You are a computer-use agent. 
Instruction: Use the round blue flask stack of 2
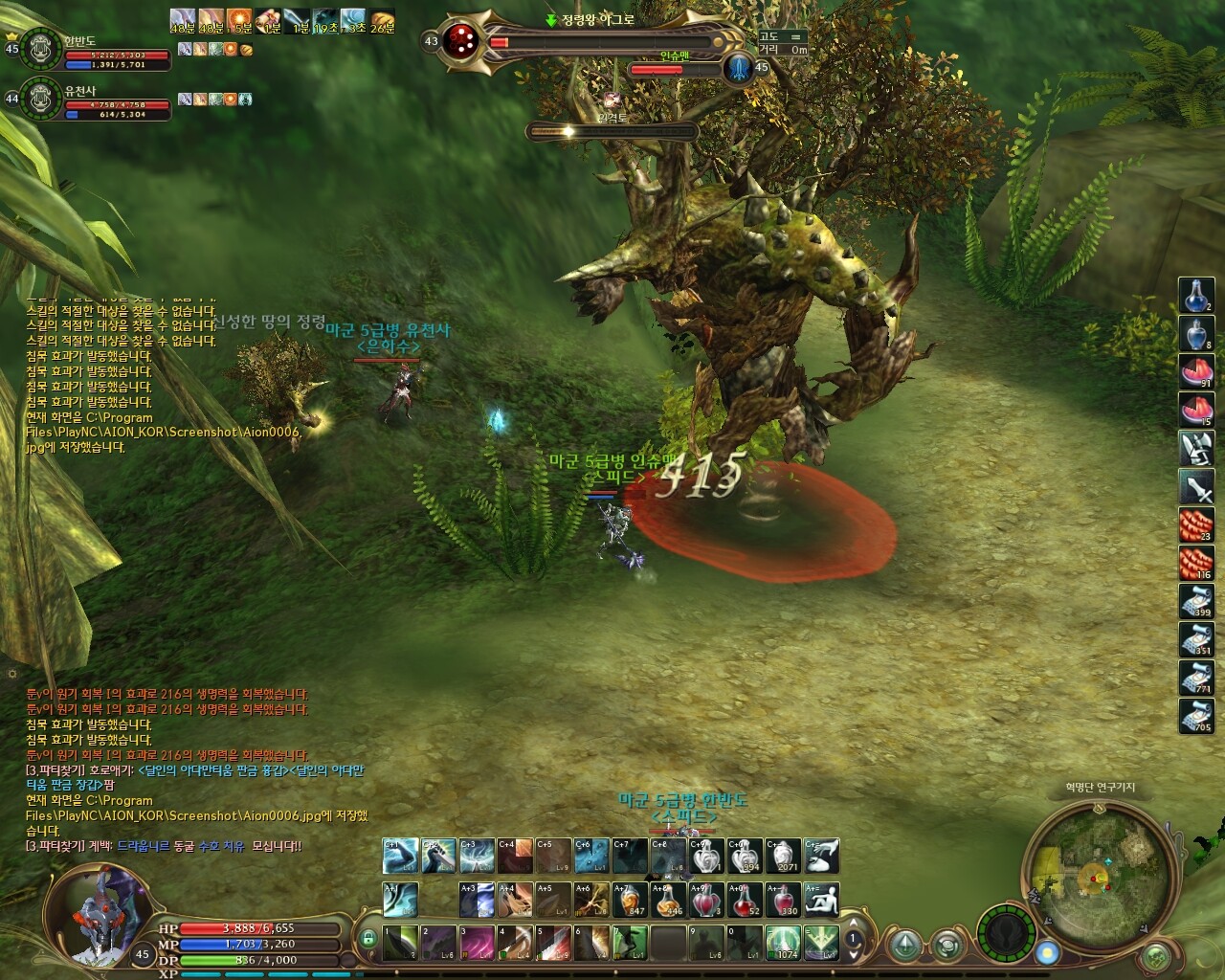point(1196,296)
